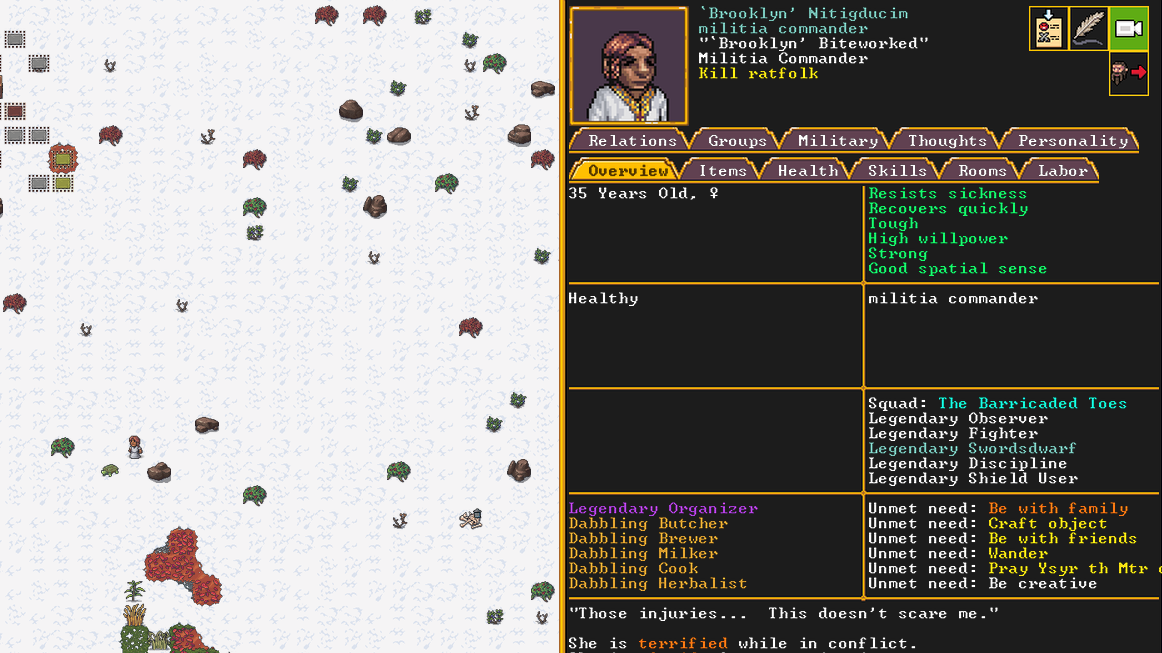Click the quill nickname edit icon

tap(1089, 29)
